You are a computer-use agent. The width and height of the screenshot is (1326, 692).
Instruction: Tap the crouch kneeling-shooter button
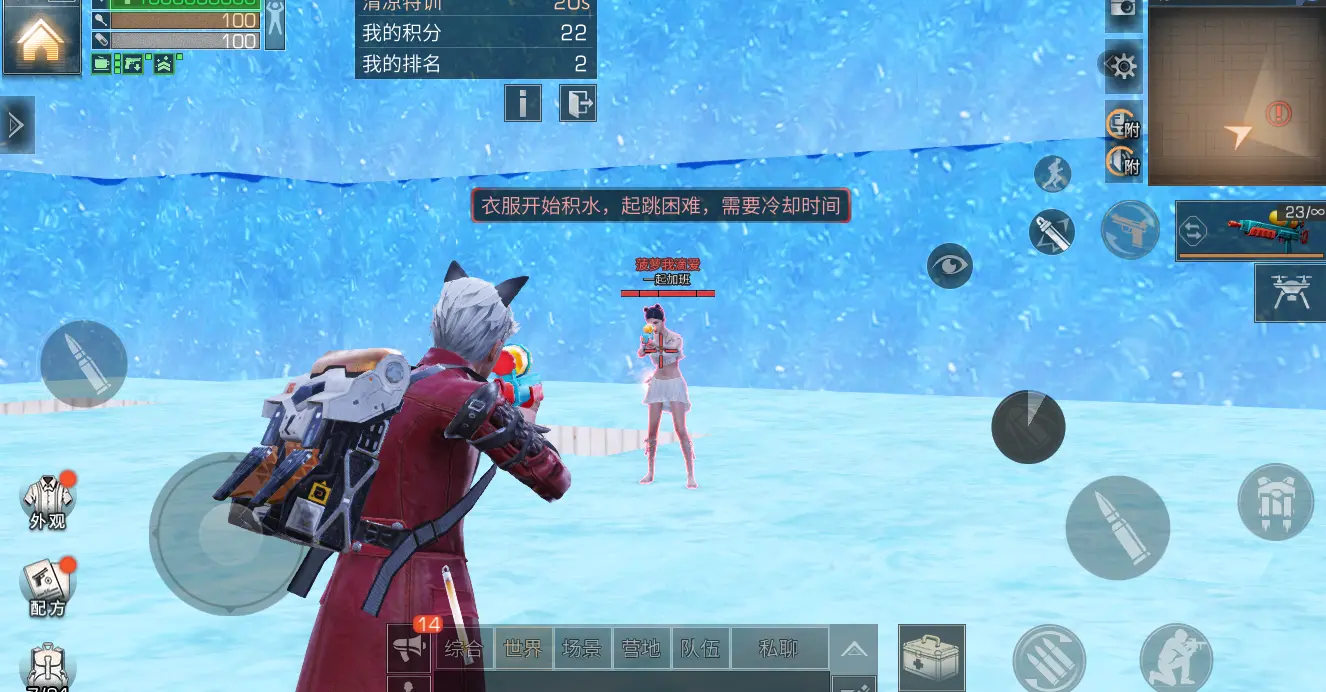tap(1176, 658)
